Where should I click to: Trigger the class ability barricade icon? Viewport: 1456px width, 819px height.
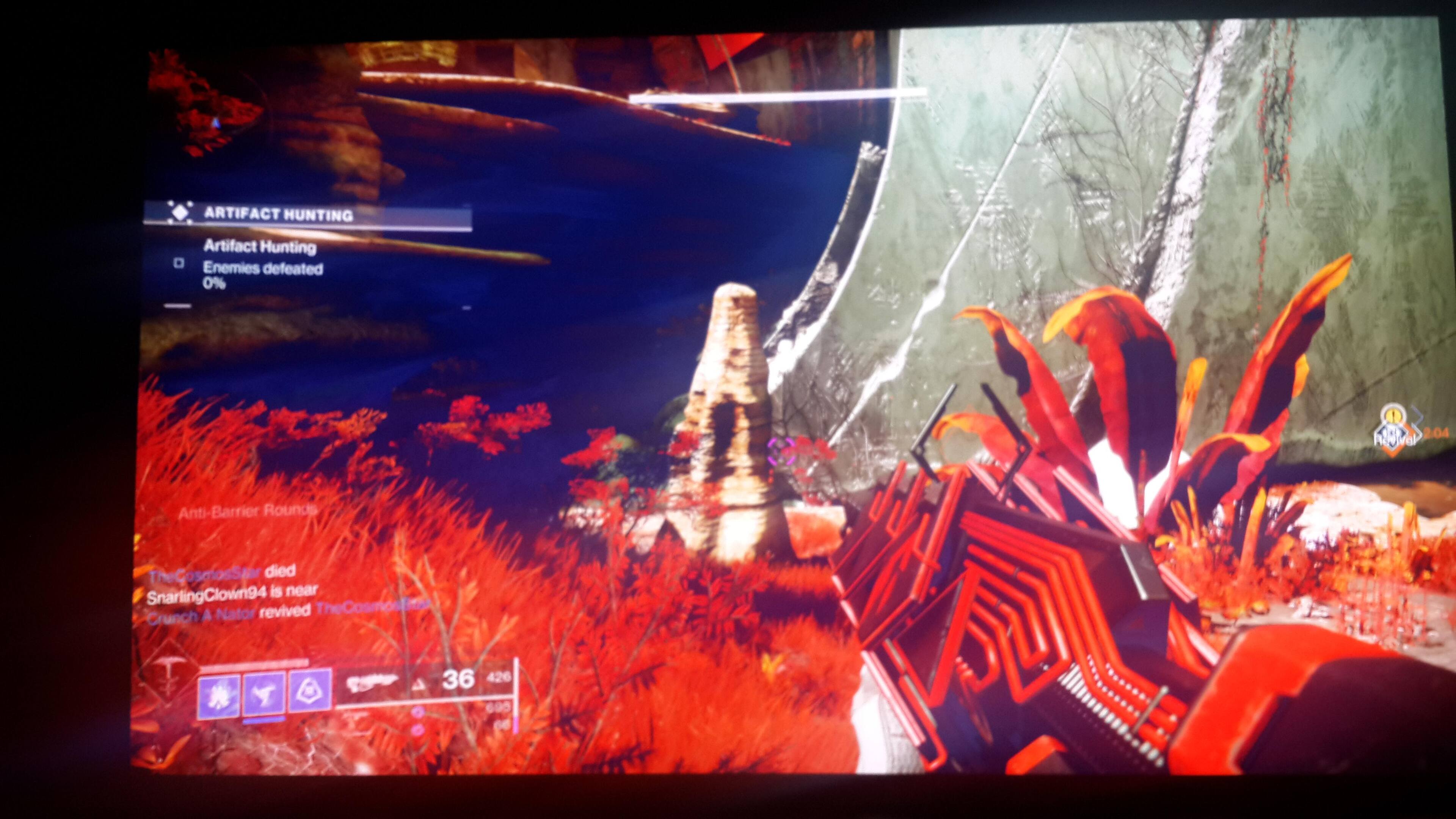click(309, 691)
